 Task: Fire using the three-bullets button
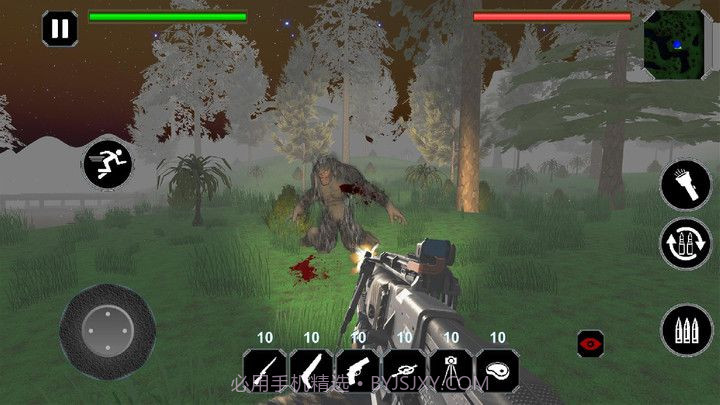click(685, 330)
